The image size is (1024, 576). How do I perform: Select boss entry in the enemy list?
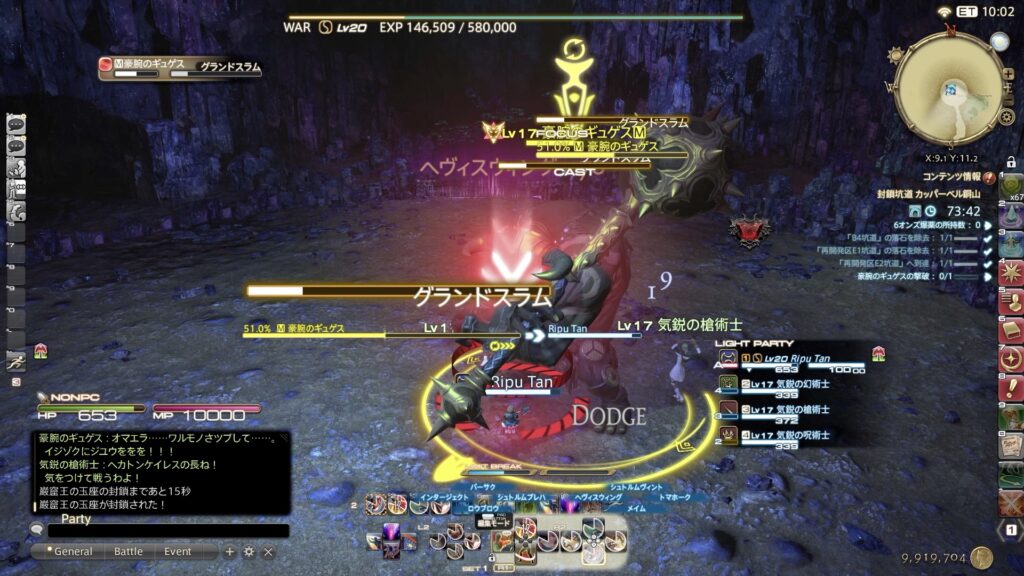coord(180,68)
